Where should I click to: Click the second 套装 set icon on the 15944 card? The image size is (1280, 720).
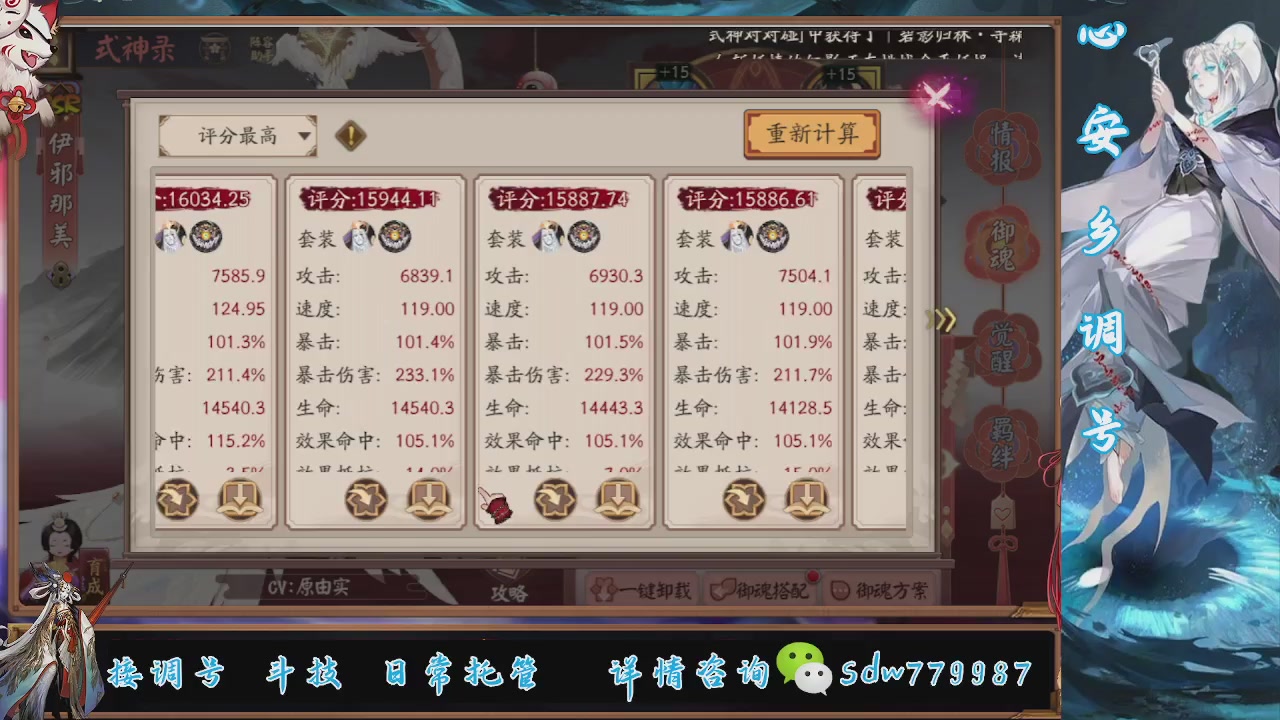[396, 237]
